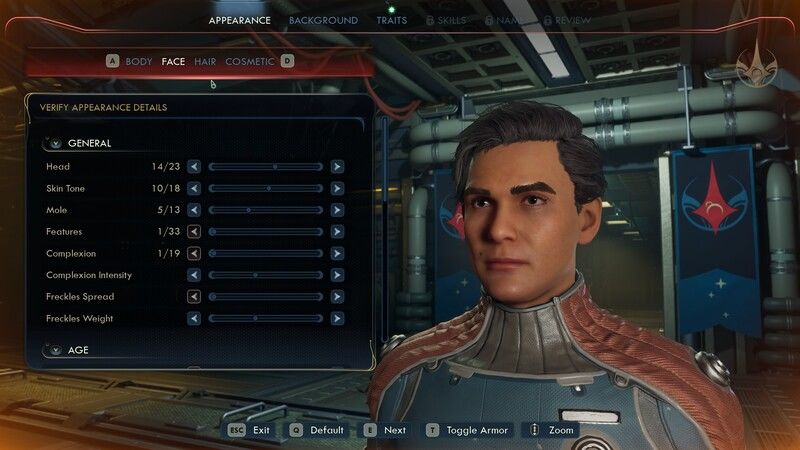800x450 pixels.
Task: Select the Body sub-tab
Action: (139, 61)
